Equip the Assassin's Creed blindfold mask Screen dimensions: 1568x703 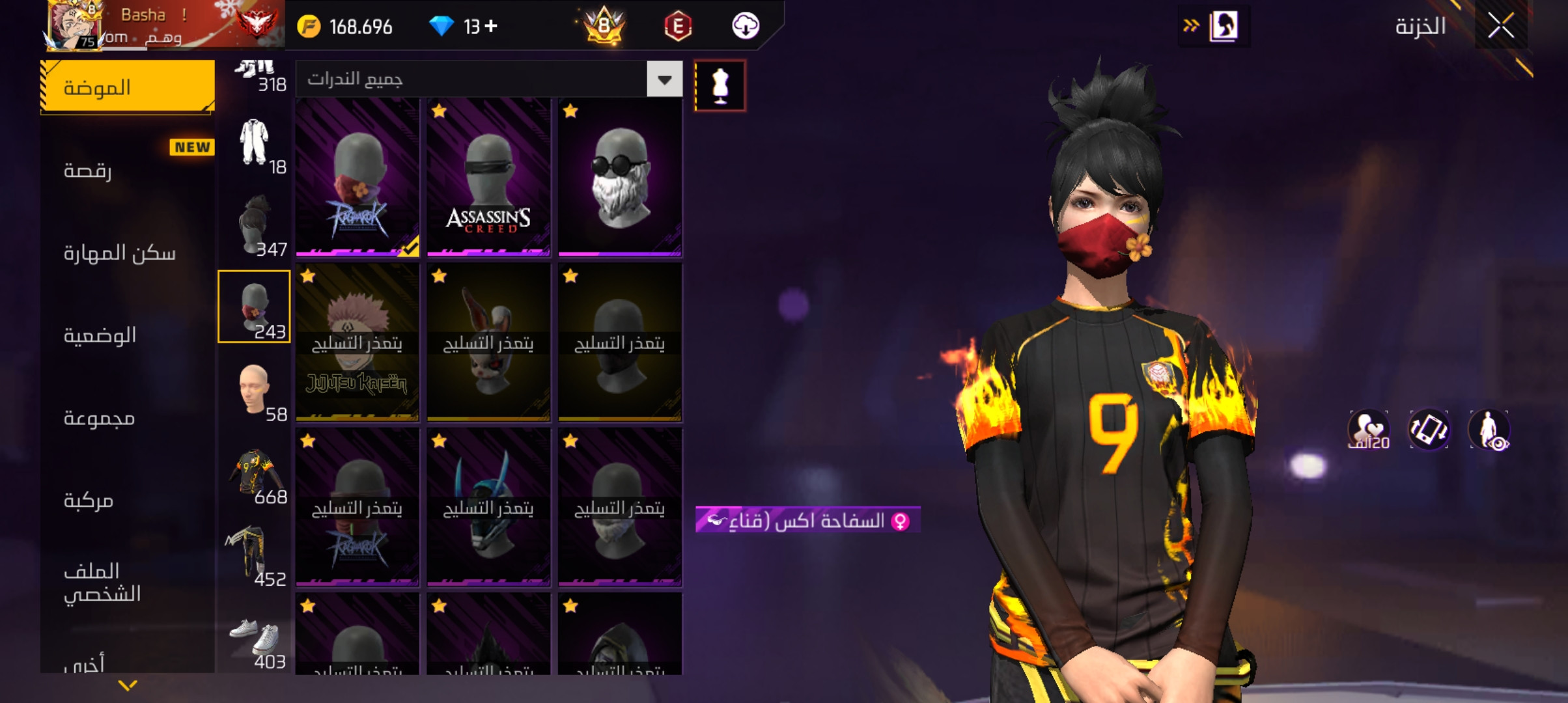pyautogui.click(x=488, y=177)
